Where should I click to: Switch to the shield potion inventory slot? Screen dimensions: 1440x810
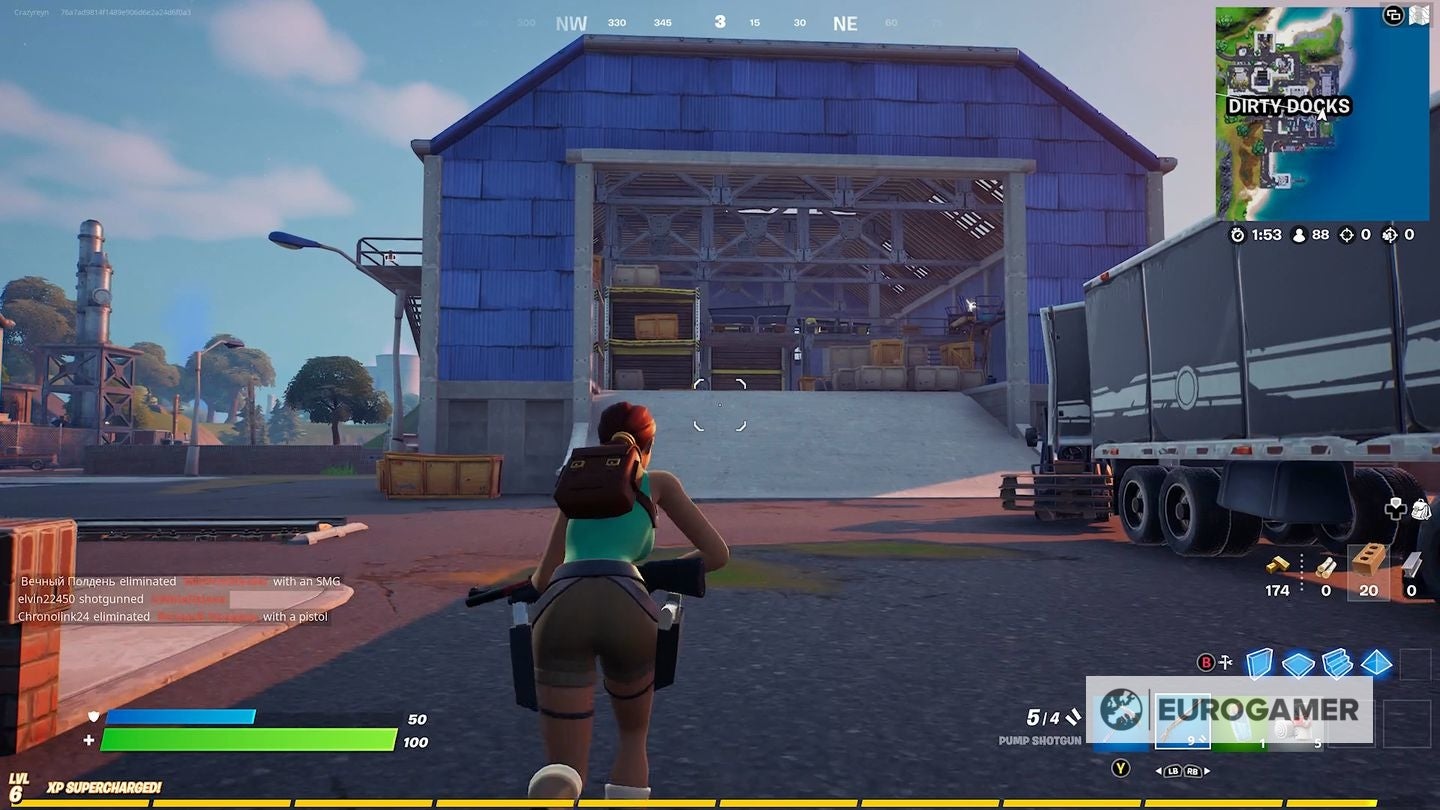(x=1240, y=725)
